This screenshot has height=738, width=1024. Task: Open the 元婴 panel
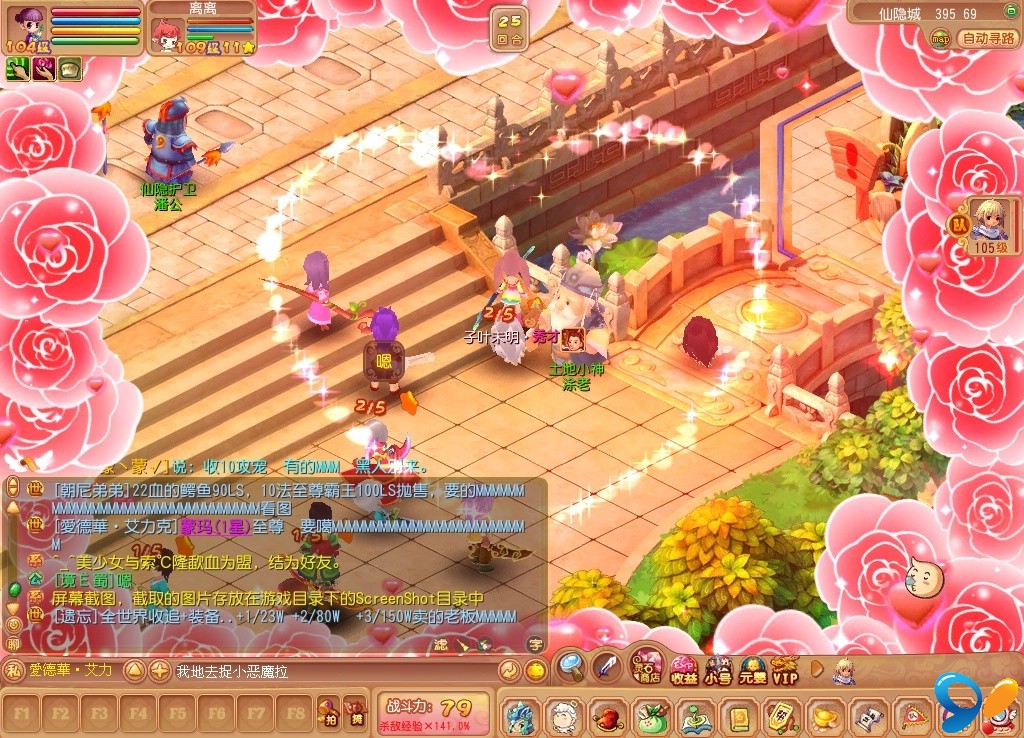pos(751,670)
